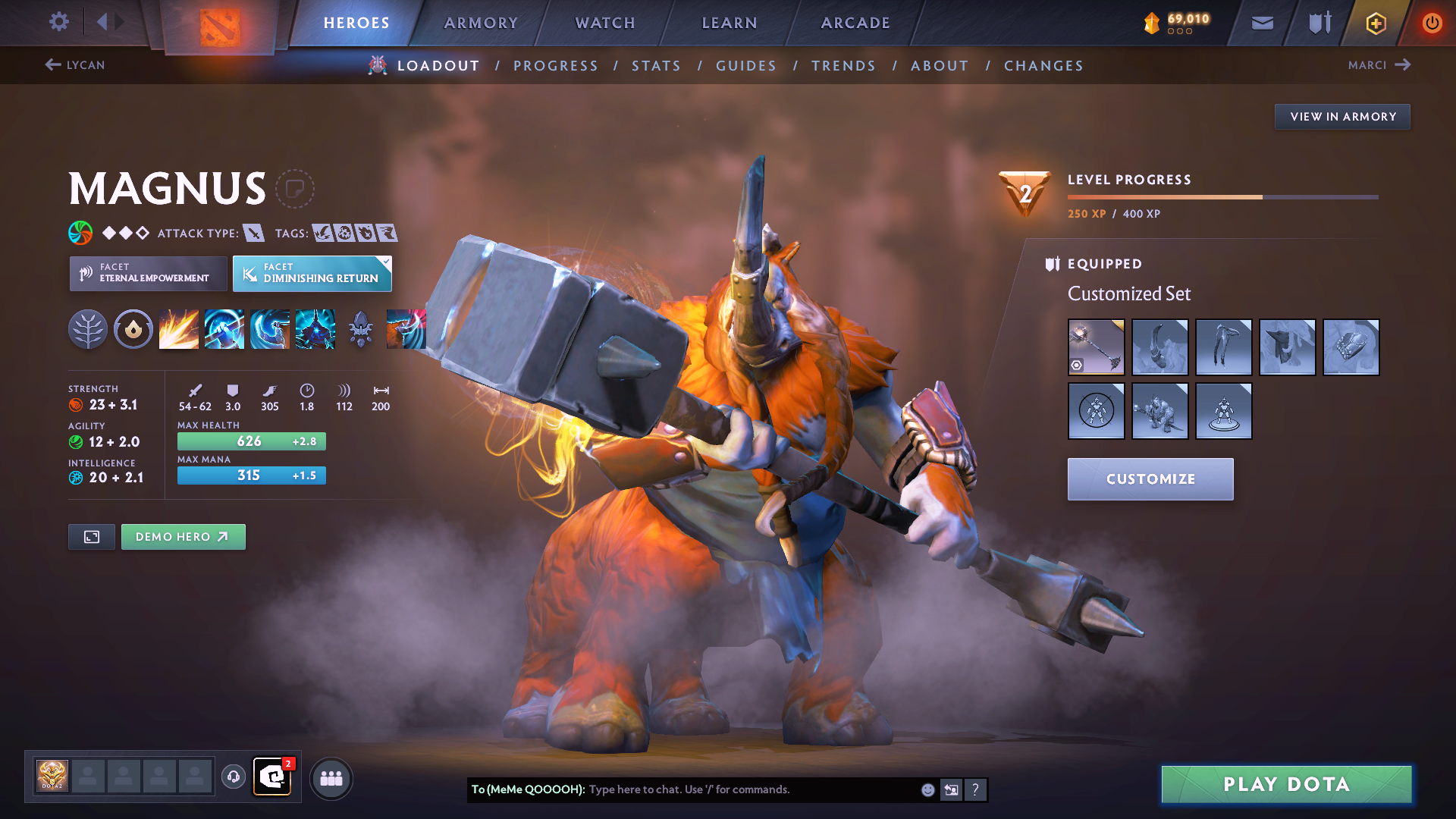Open the mail inbox envelope icon
The image size is (1456, 819).
[x=1262, y=23]
